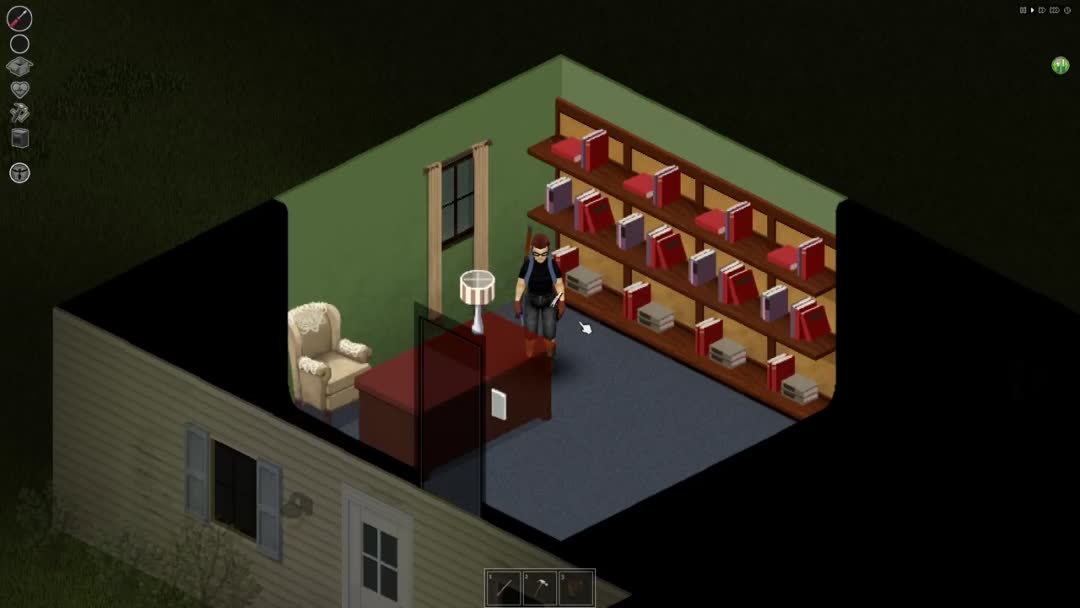
Task: Pause the game speed
Action: (1023, 10)
